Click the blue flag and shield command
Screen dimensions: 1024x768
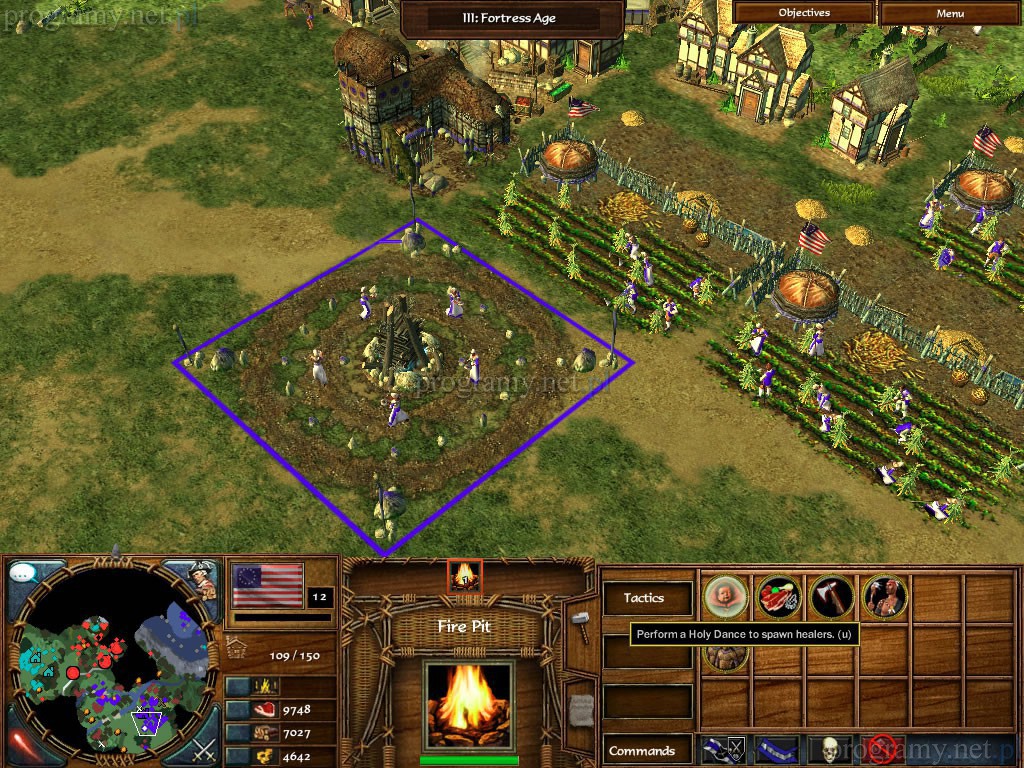725,748
